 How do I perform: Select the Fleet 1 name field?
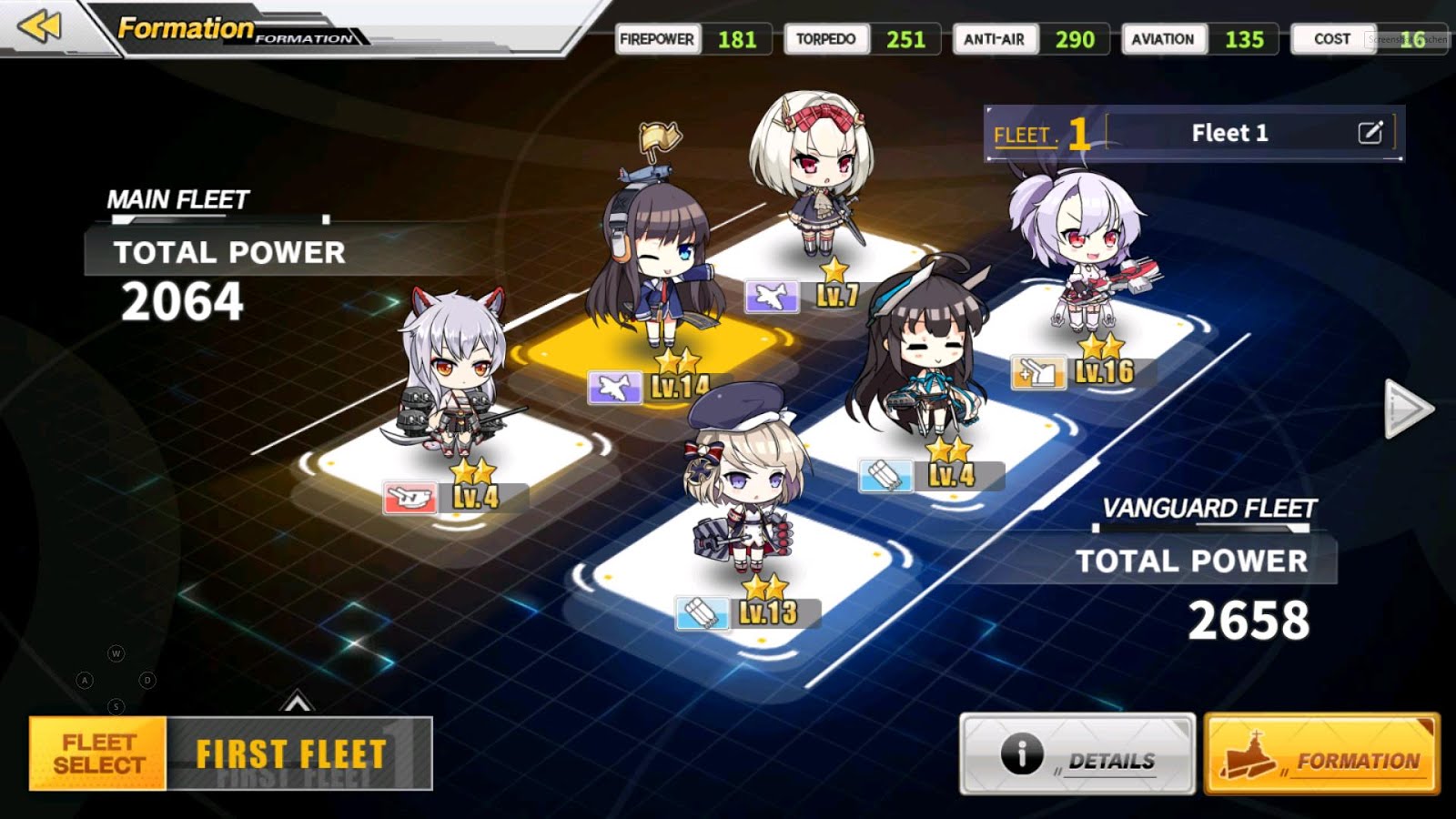[1228, 133]
